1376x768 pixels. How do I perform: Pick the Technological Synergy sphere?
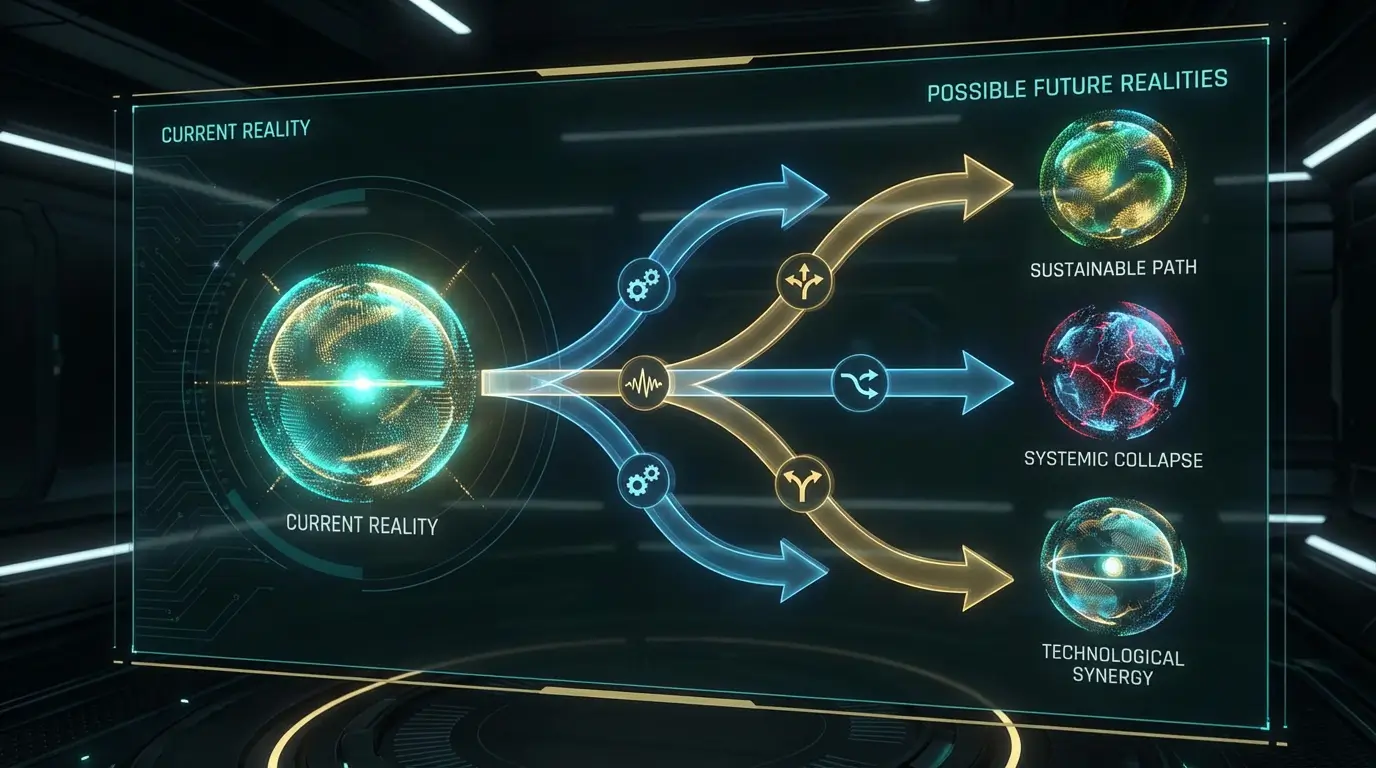pyautogui.click(x=1111, y=566)
